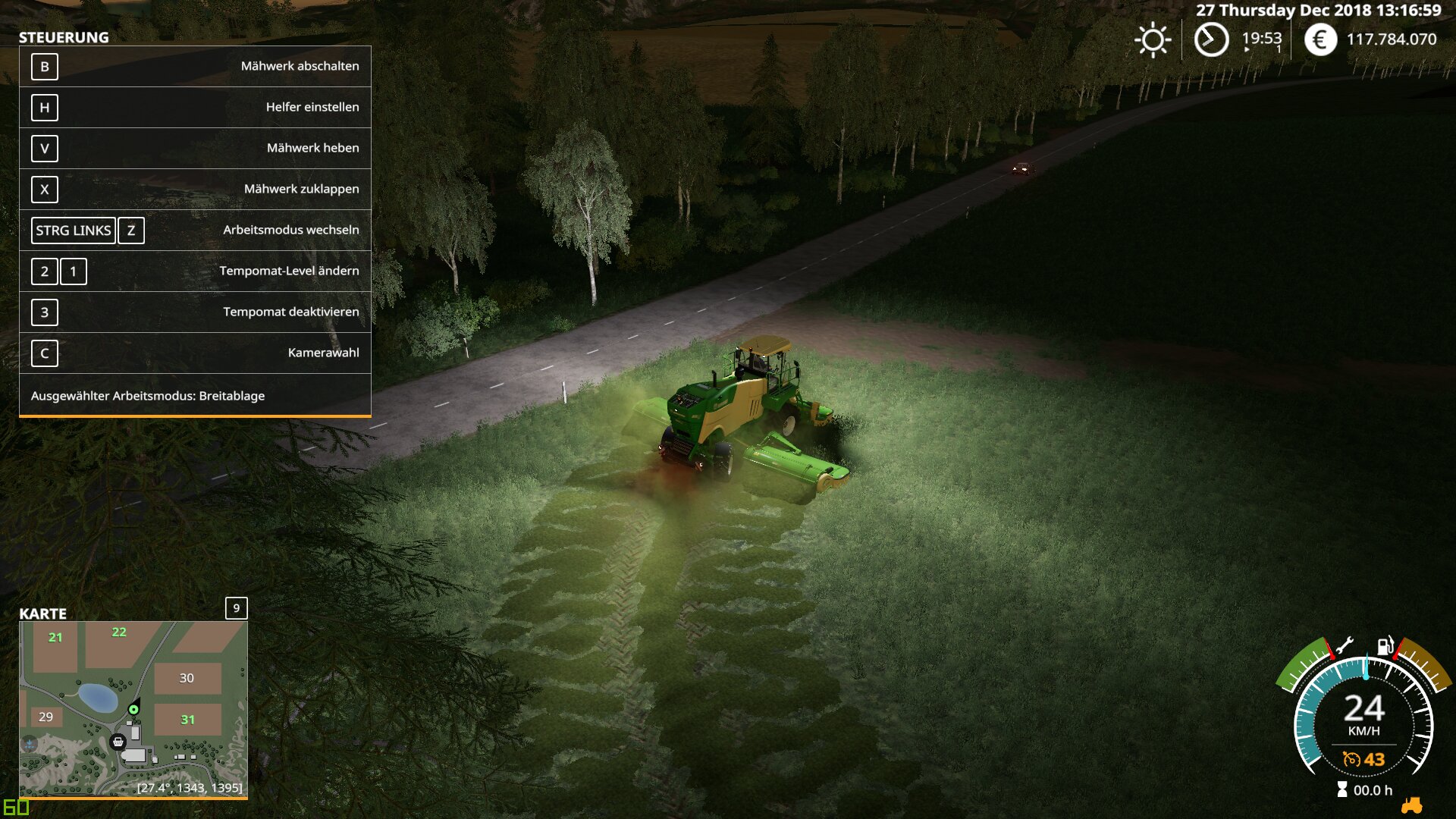Select field 29 on the minimap

pos(46,717)
